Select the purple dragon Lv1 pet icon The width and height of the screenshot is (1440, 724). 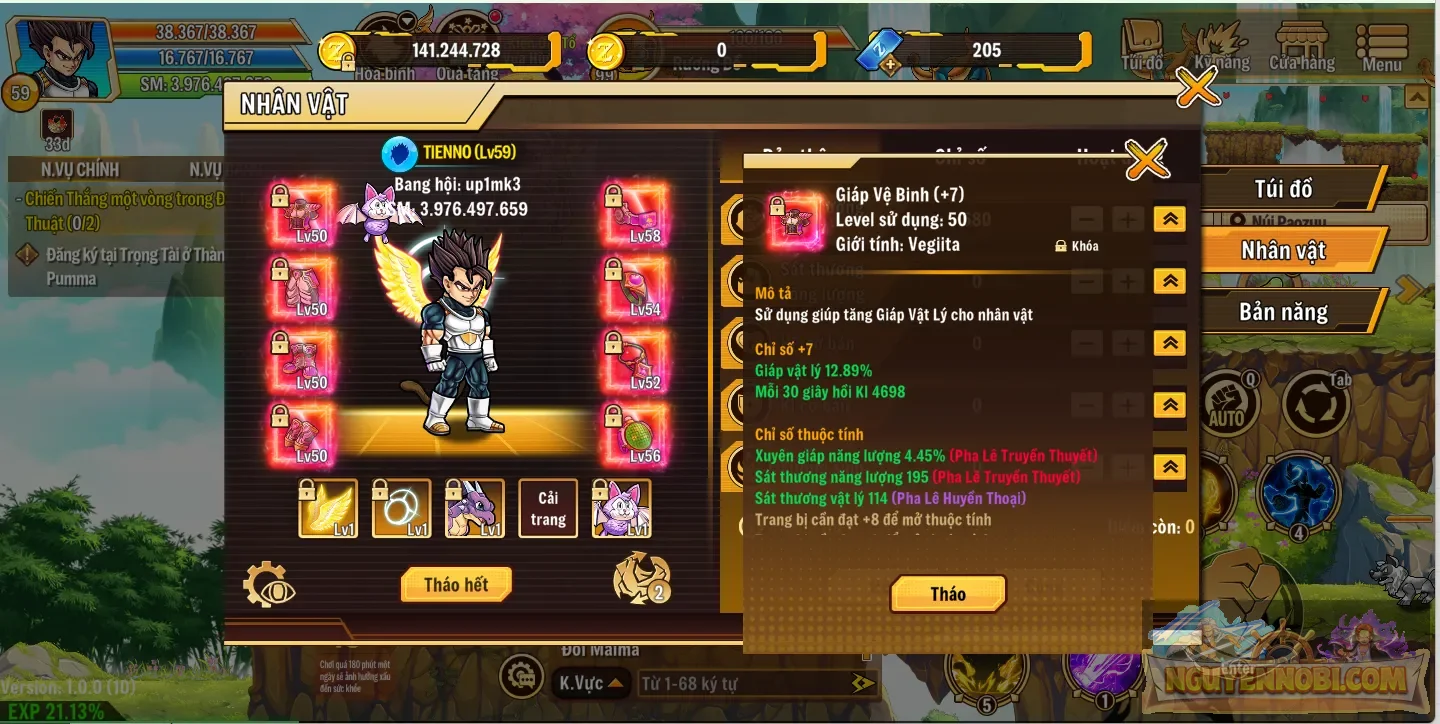click(474, 508)
